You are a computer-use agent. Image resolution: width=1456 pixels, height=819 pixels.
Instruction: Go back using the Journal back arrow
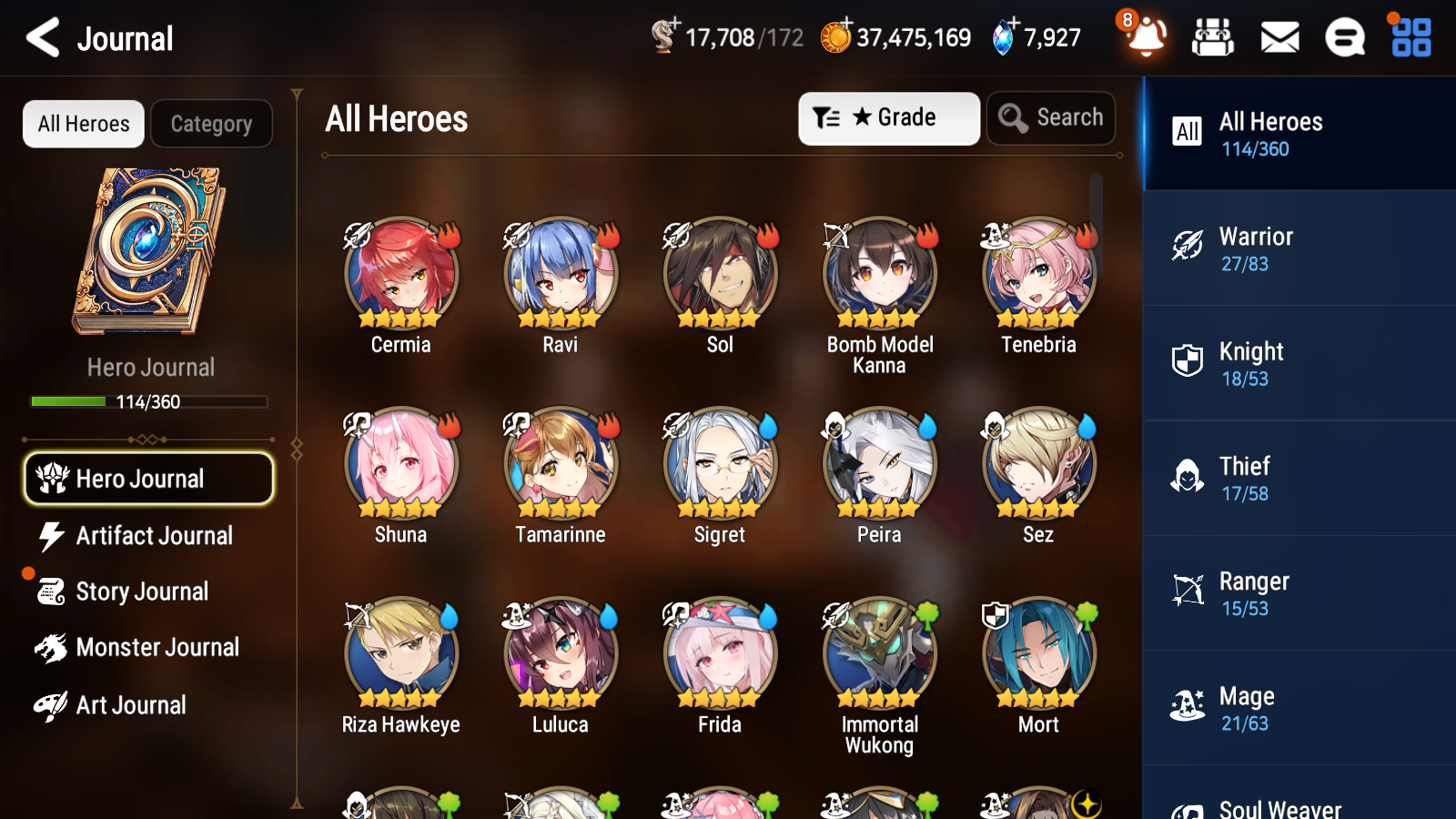coord(40,37)
